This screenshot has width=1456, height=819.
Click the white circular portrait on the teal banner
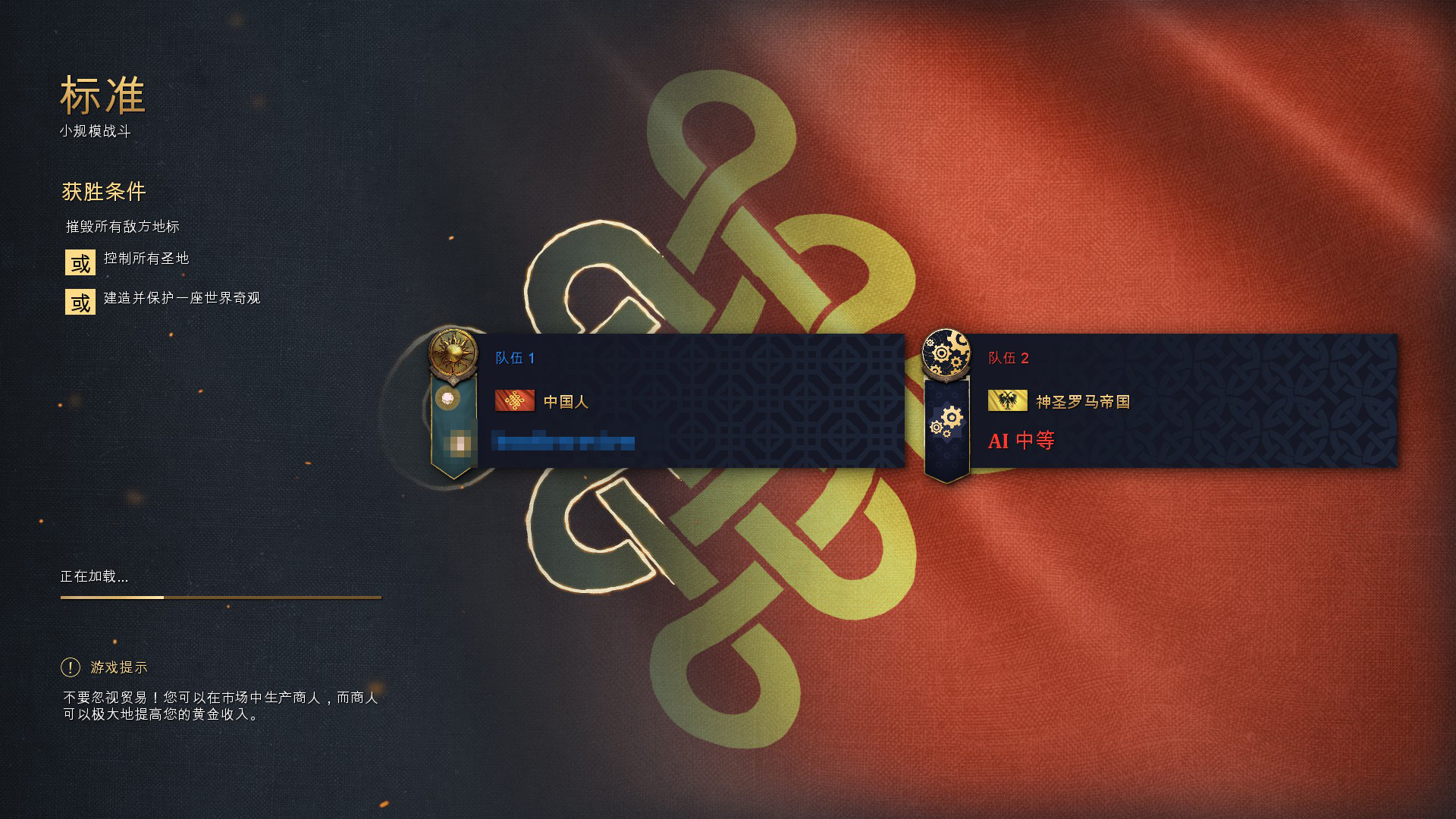pos(450,397)
